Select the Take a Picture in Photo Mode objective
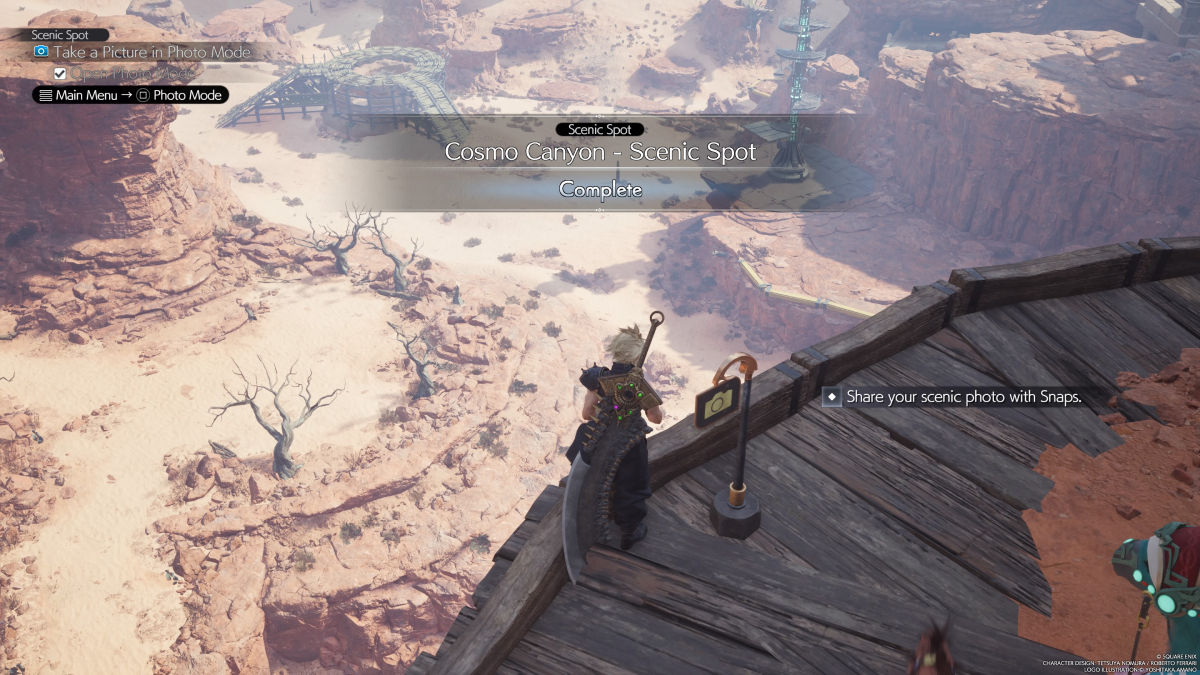Image resolution: width=1200 pixels, height=675 pixels. [150, 52]
